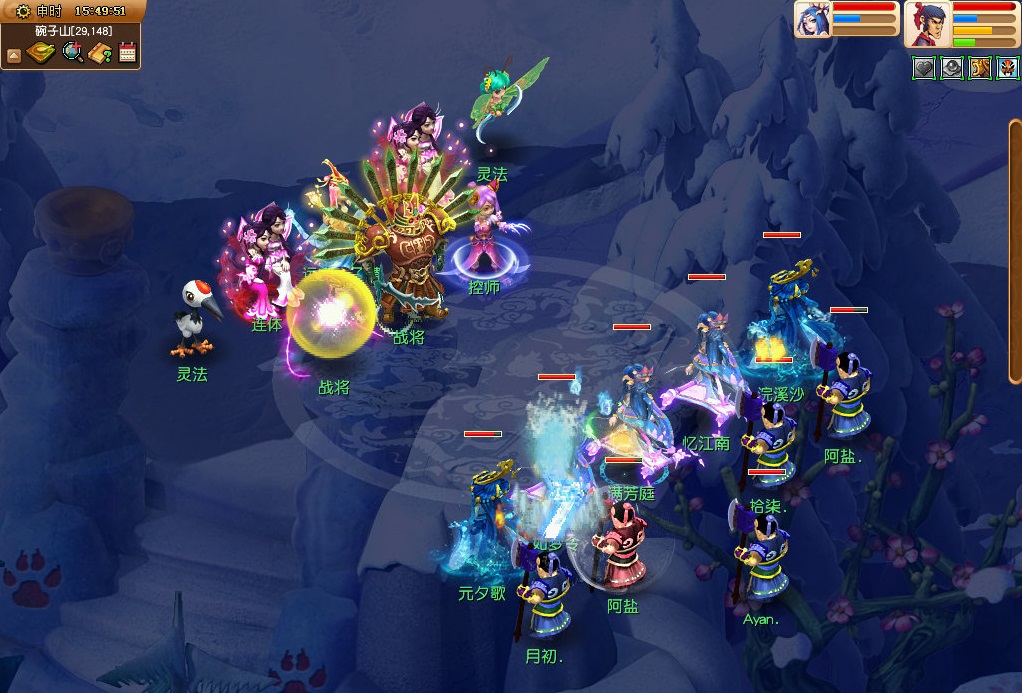Screen dimensions: 1022x693
Task: Click the grey orb buff icon
Action: point(951,68)
